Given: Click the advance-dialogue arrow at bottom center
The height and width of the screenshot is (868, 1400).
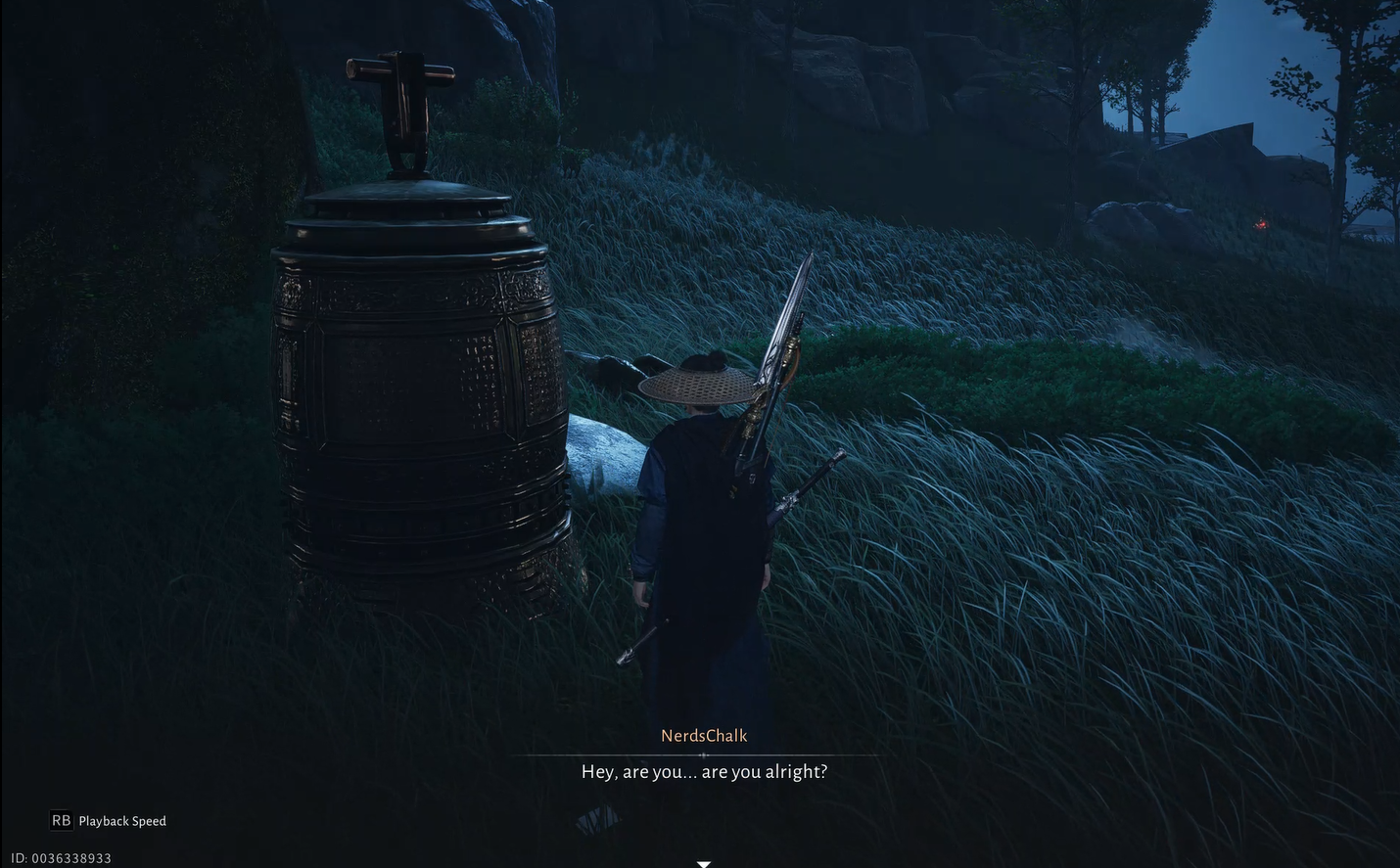Looking at the screenshot, I should point(704,863).
